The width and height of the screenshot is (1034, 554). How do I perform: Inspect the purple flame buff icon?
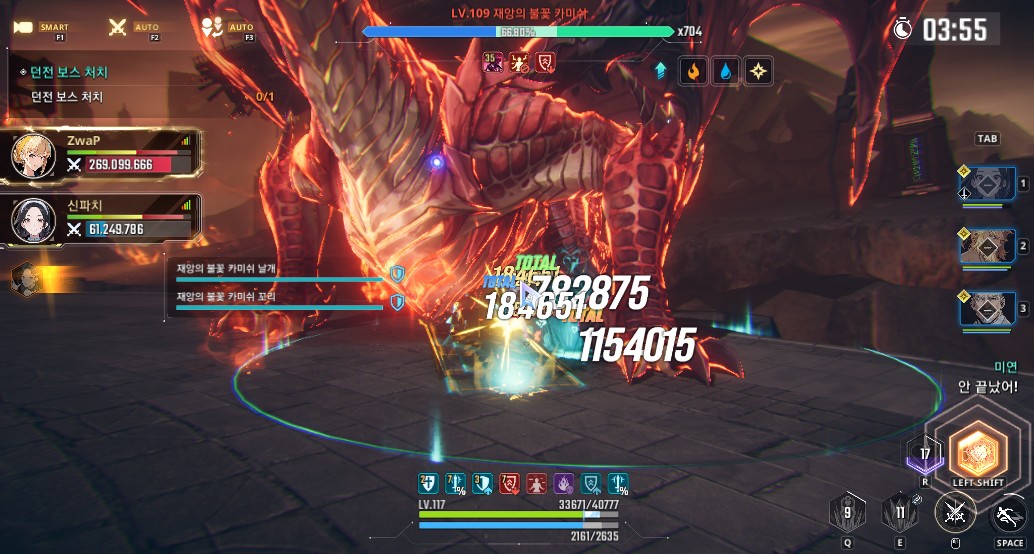563,485
